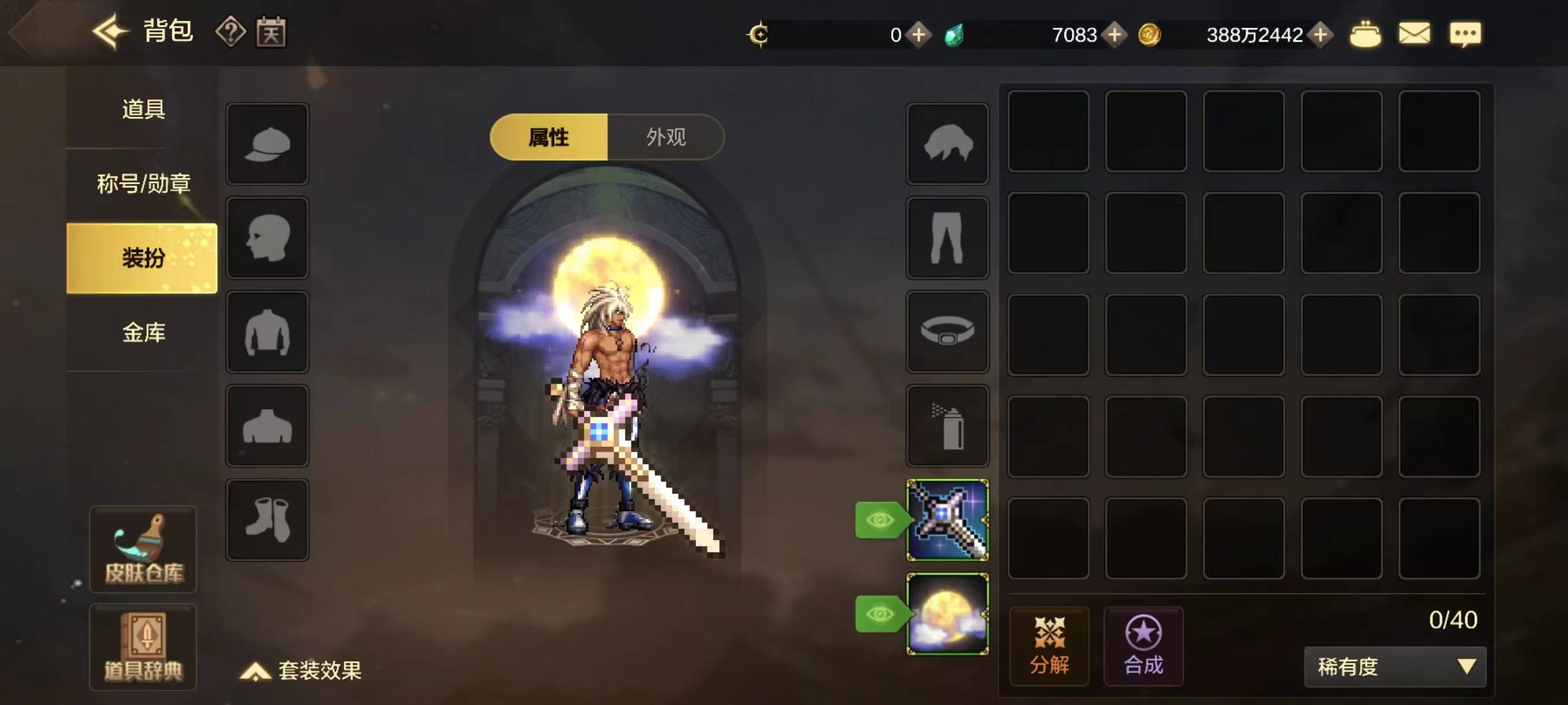Viewport: 1568px width, 705px height.
Task: Open the 稀有度 rarity sort dropdown
Action: pos(1395,667)
